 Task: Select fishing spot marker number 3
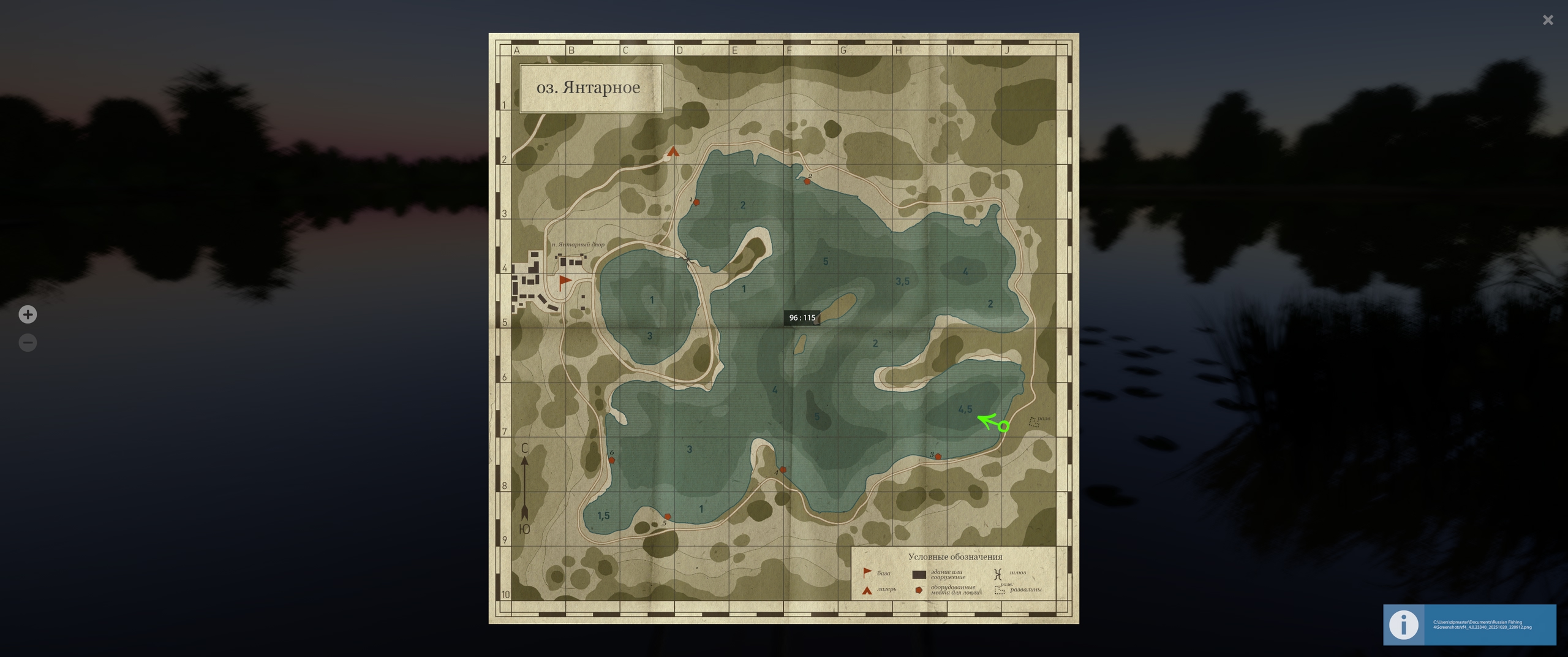point(938,457)
